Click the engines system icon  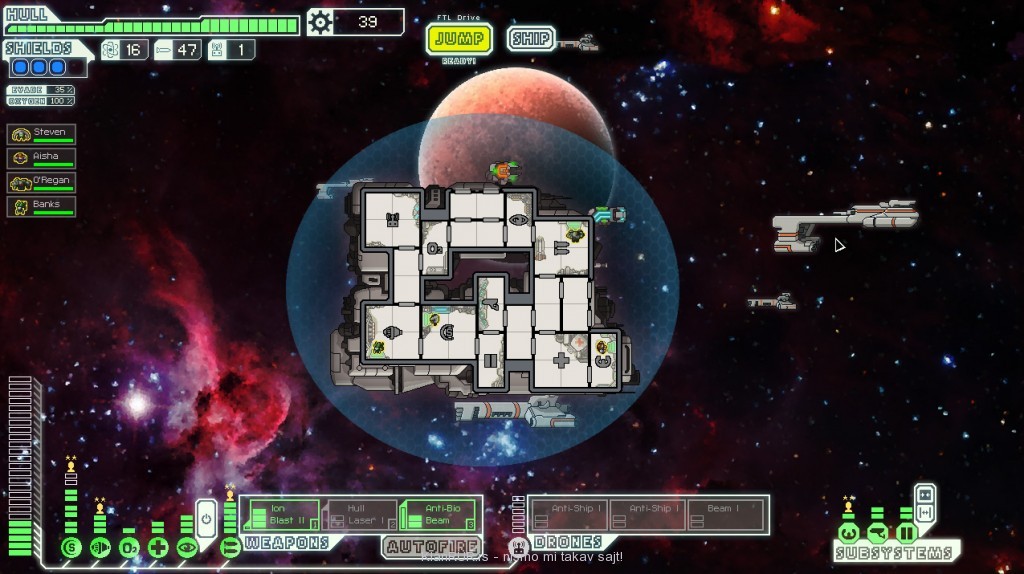click(x=100, y=547)
